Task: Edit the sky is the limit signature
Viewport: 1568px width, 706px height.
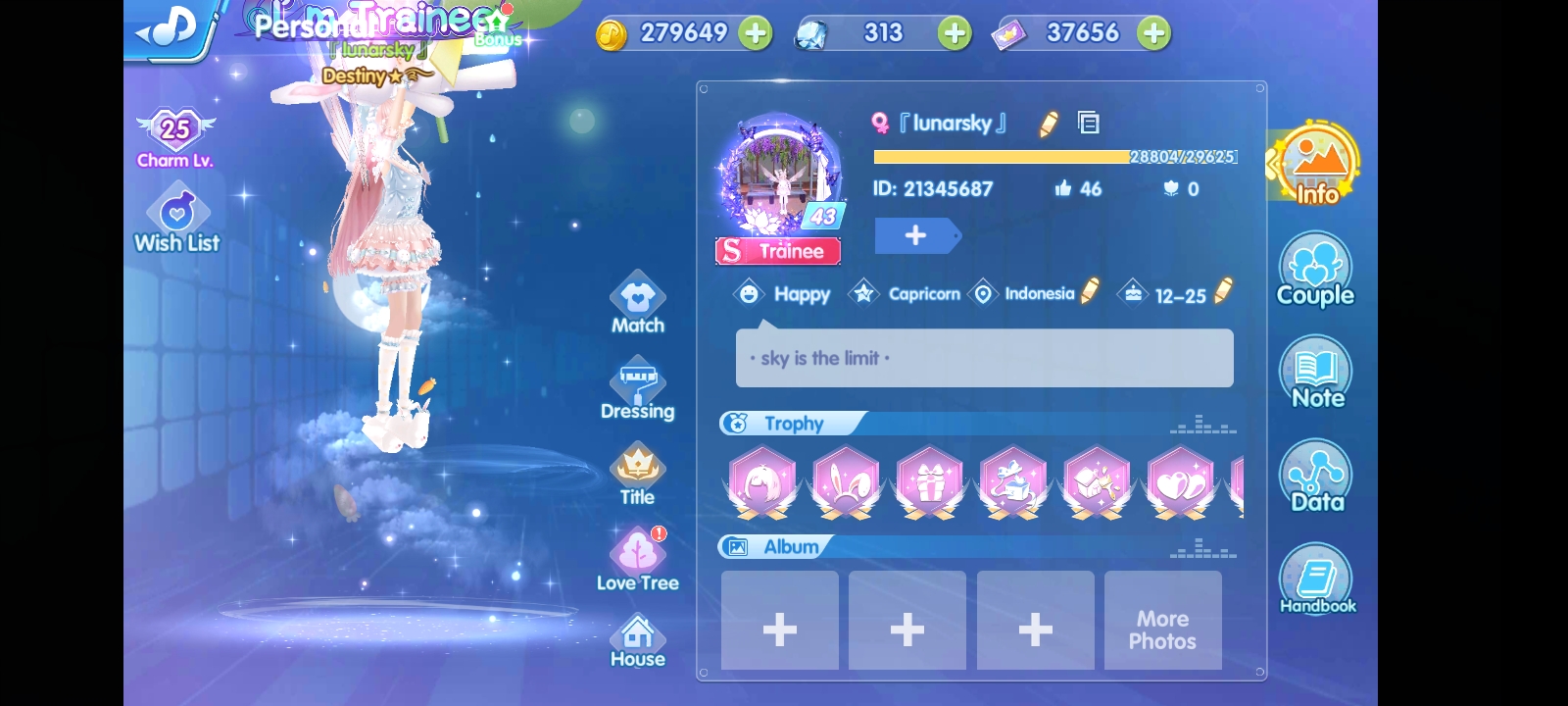Action: coord(984,358)
